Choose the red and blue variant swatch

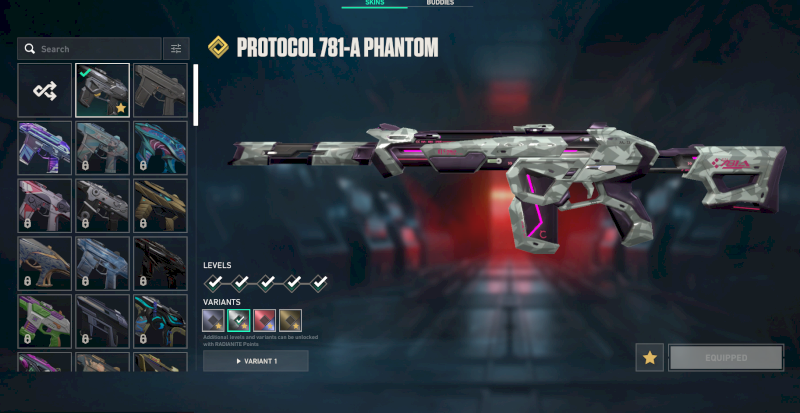tap(265, 320)
